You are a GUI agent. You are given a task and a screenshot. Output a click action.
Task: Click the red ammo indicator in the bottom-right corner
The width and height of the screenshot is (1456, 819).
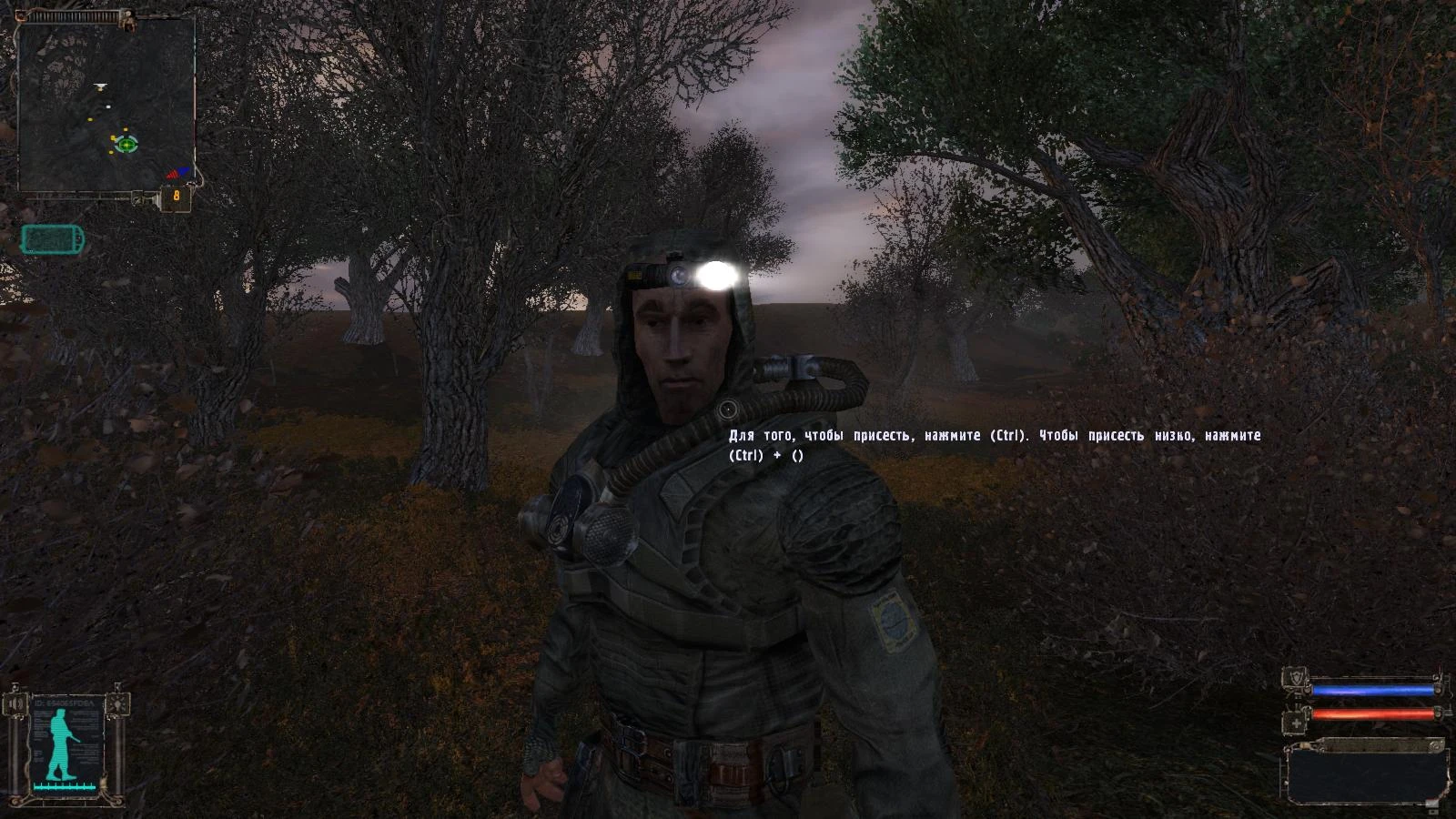tap(1431, 801)
